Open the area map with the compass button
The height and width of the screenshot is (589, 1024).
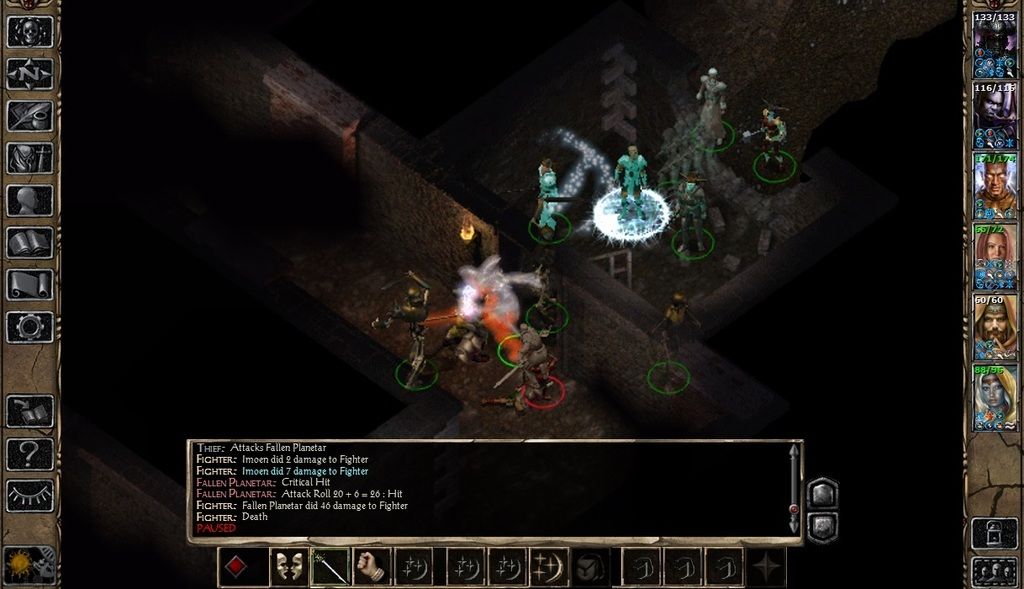(29, 74)
